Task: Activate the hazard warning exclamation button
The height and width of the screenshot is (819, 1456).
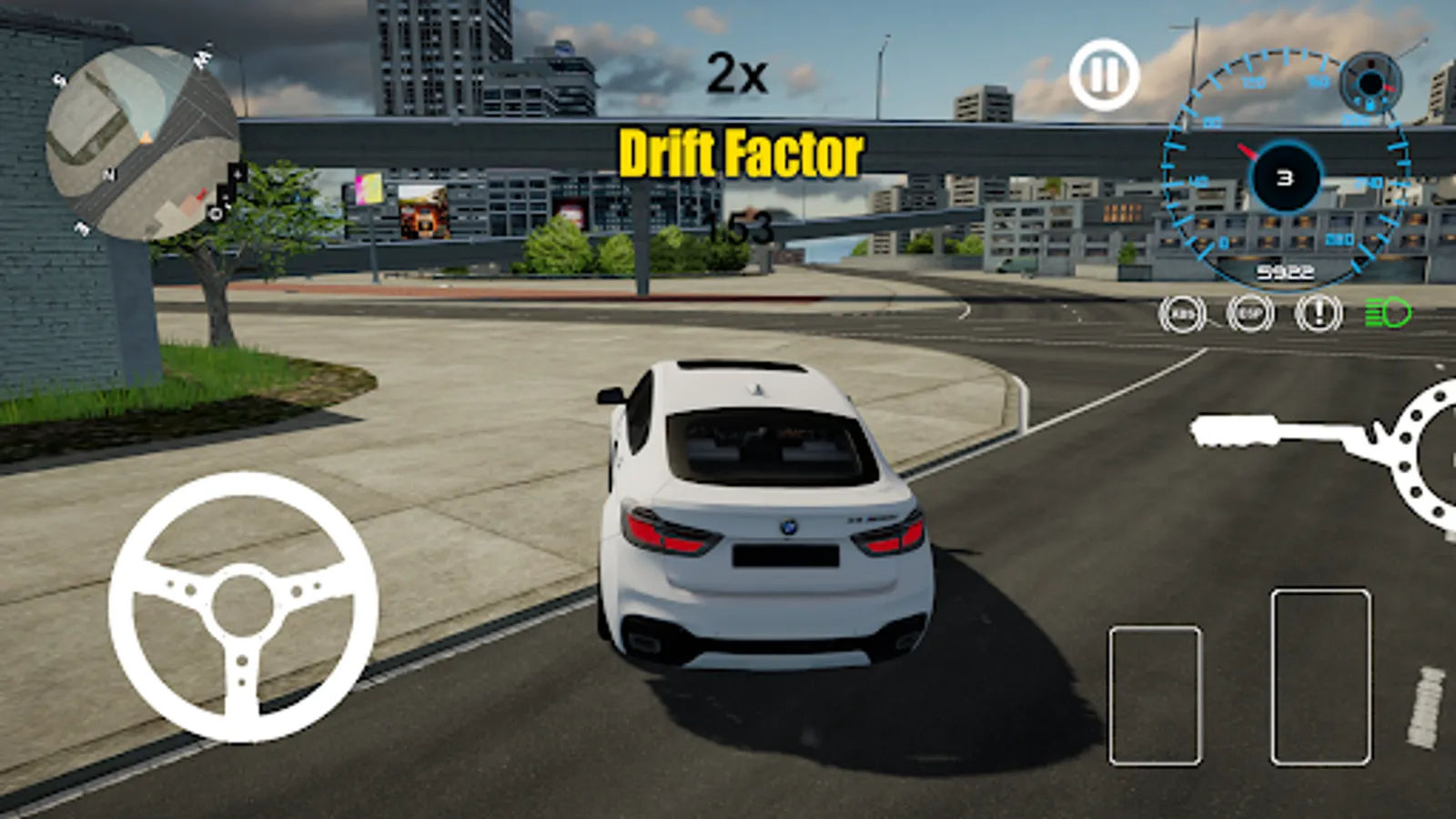Action: [1319, 314]
